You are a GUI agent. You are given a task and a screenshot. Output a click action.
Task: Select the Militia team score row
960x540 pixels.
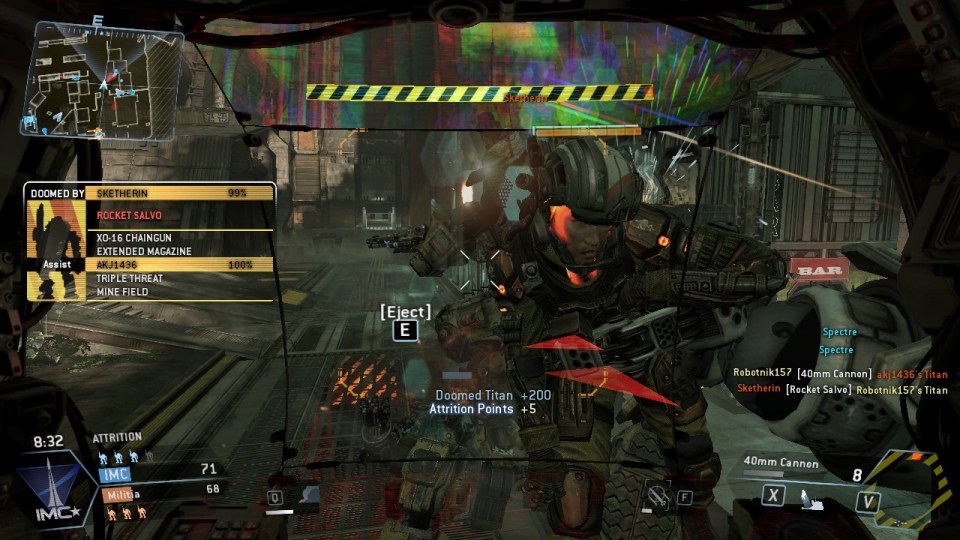pos(158,492)
